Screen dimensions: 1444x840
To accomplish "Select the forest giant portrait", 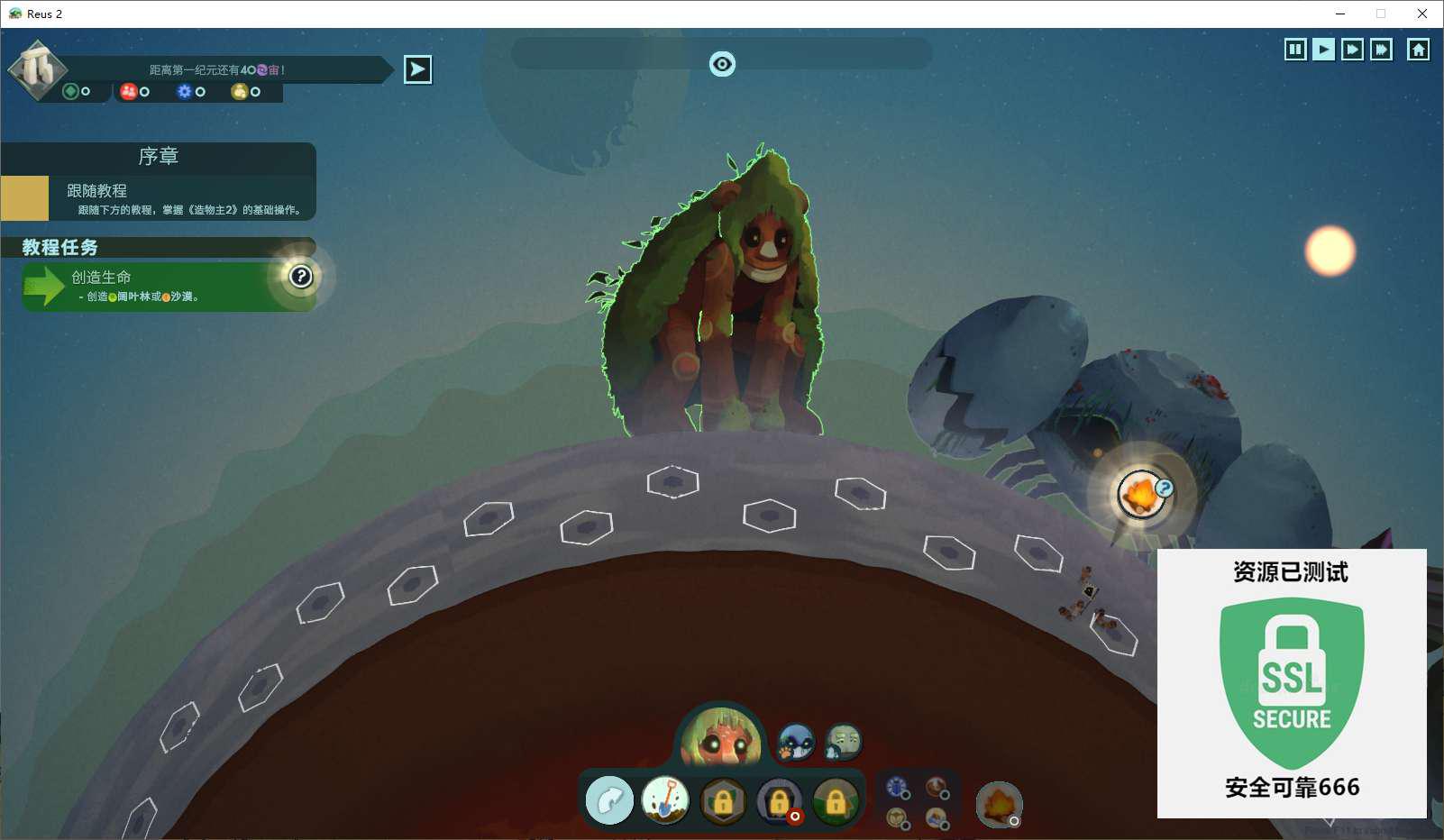I will [x=721, y=739].
